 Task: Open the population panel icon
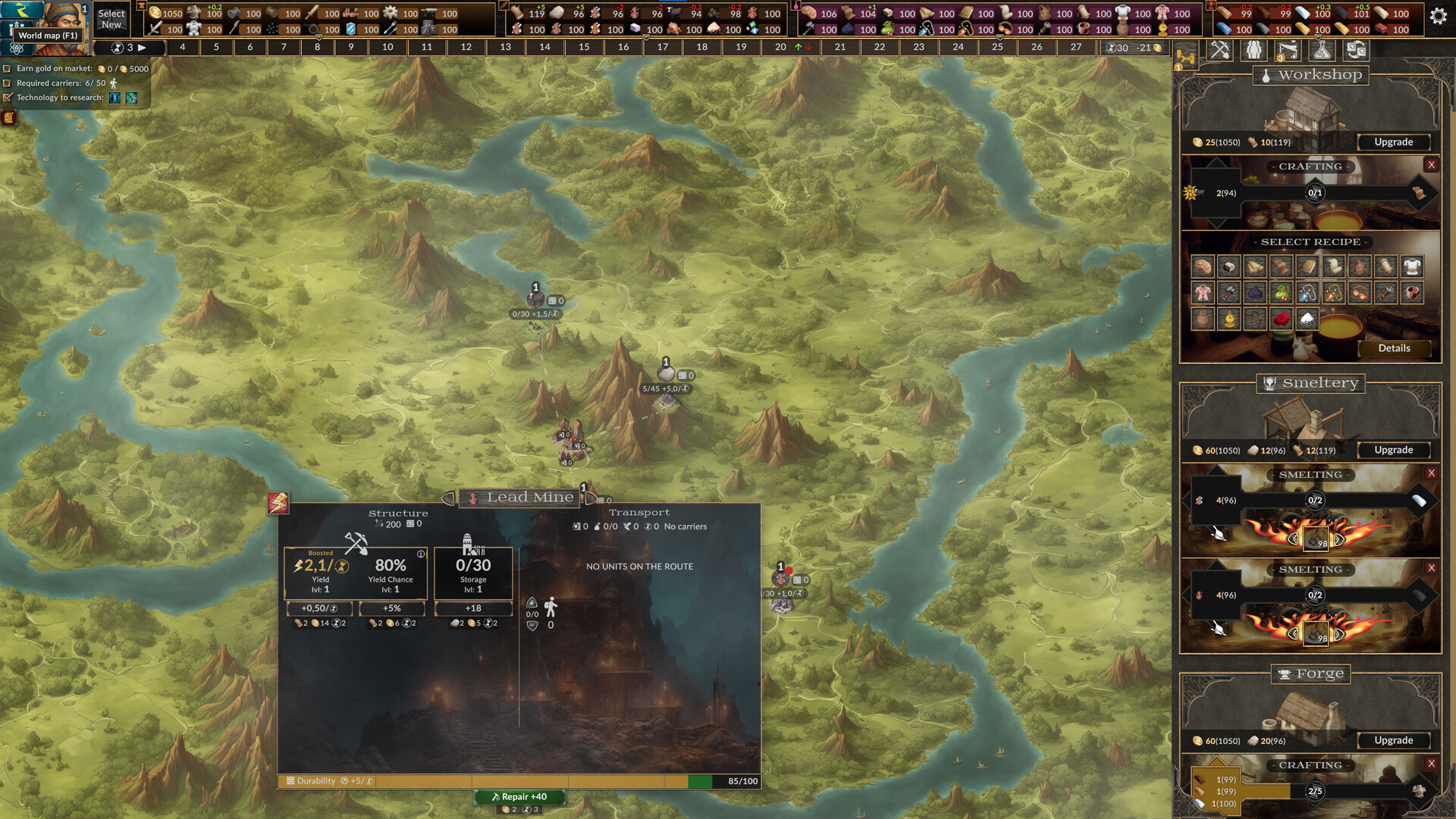pos(1253,50)
